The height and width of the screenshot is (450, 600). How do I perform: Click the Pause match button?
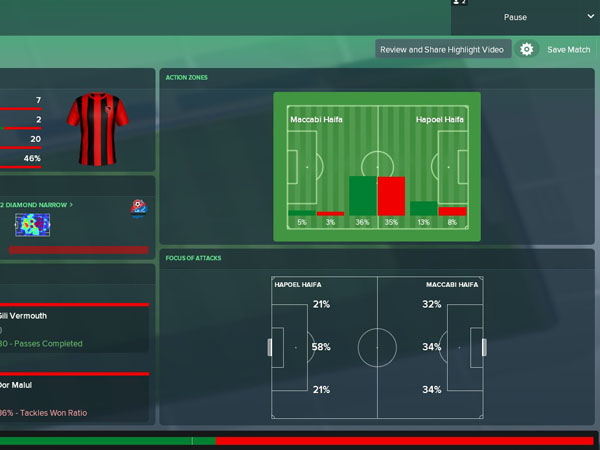(x=515, y=17)
